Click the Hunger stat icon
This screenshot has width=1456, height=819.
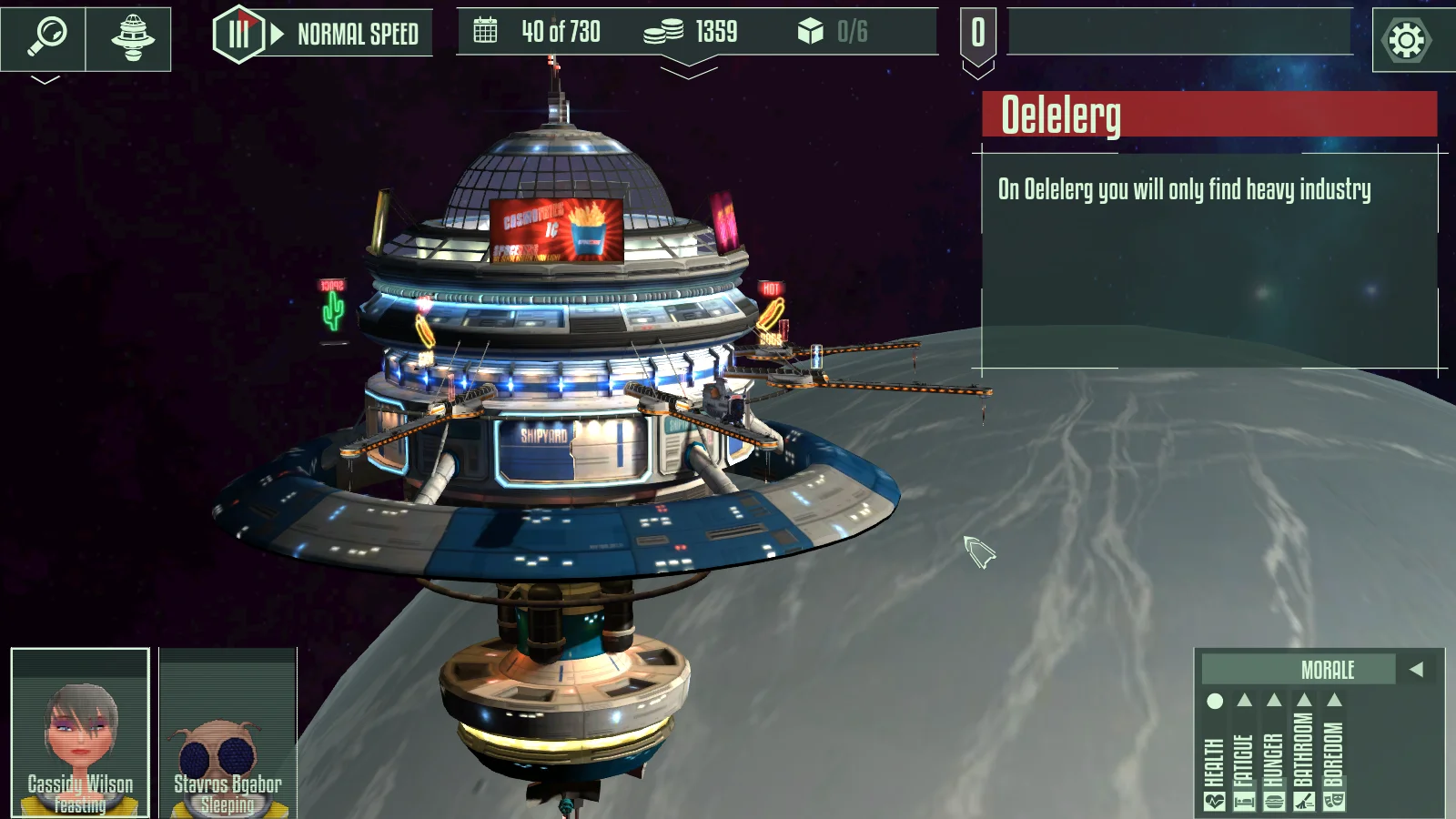tap(1274, 802)
